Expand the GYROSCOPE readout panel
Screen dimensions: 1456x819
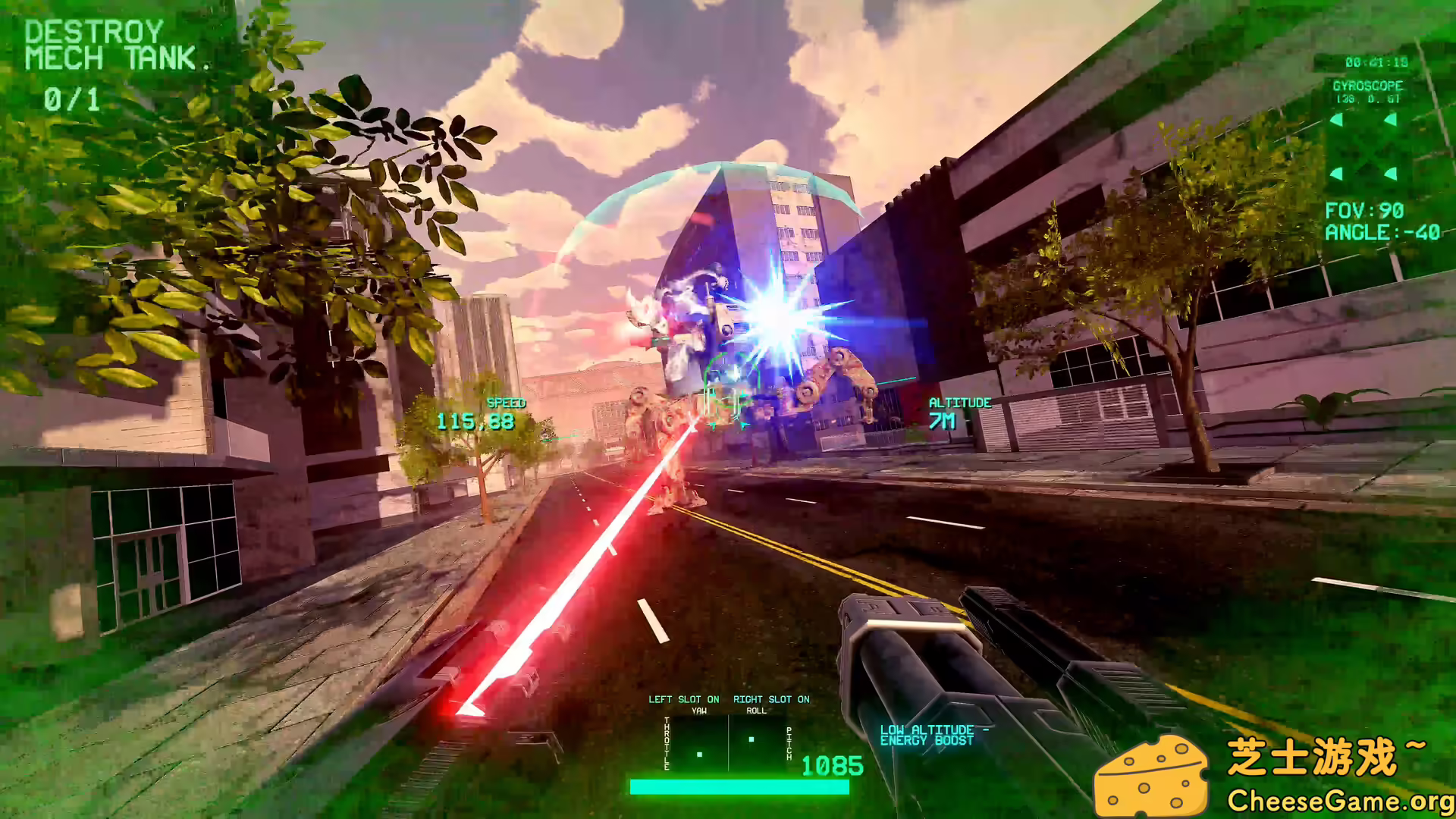pos(1369,86)
